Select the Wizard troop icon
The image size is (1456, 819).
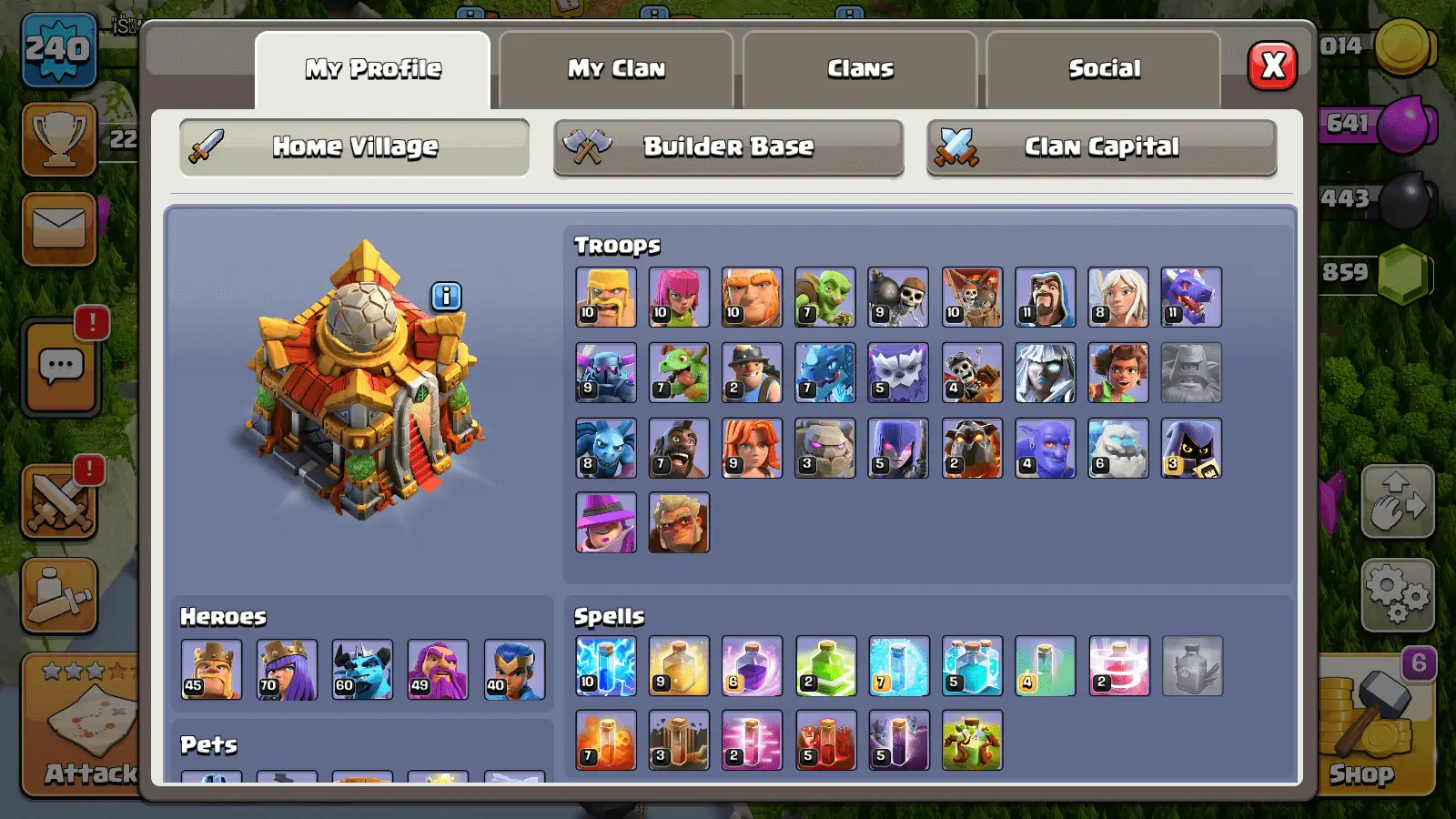tap(1045, 298)
